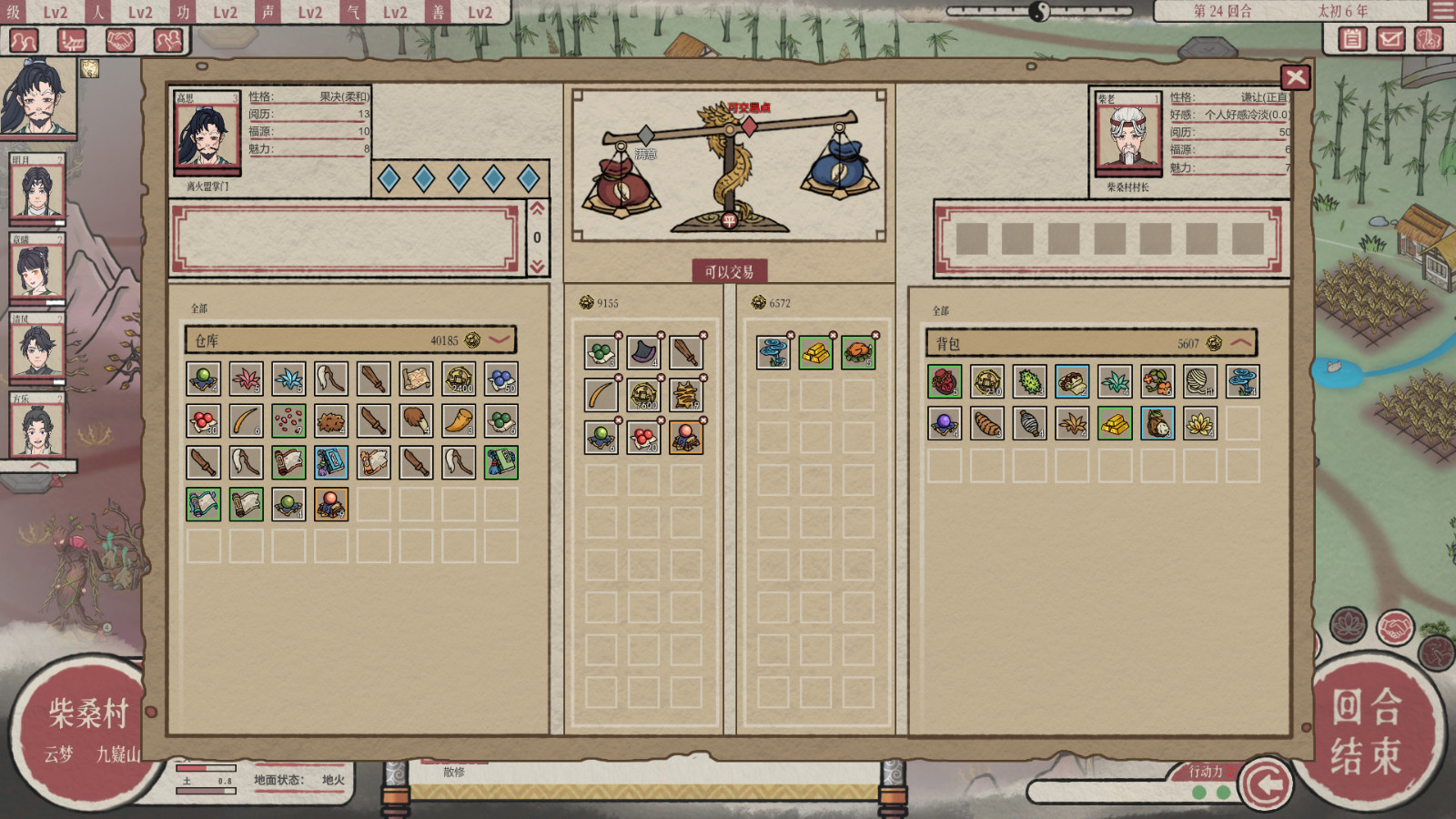Pick the green cactus item in backpack
Viewport: 1456px width, 819px height.
coord(1029,381)
